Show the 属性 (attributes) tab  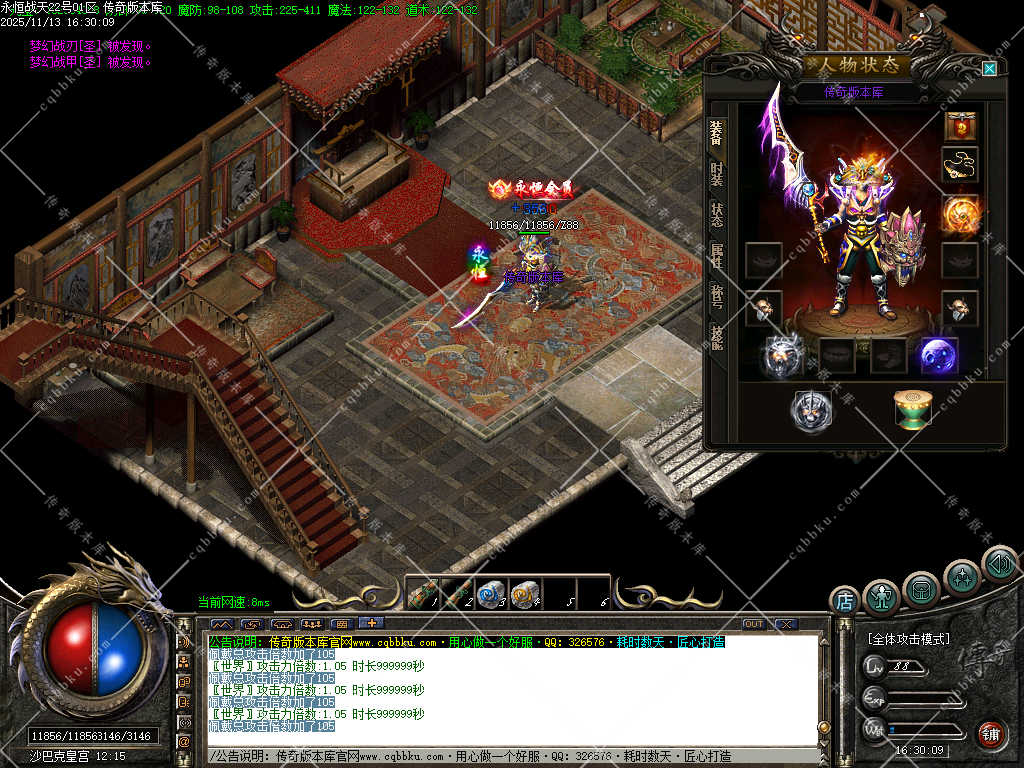[716, 255]
